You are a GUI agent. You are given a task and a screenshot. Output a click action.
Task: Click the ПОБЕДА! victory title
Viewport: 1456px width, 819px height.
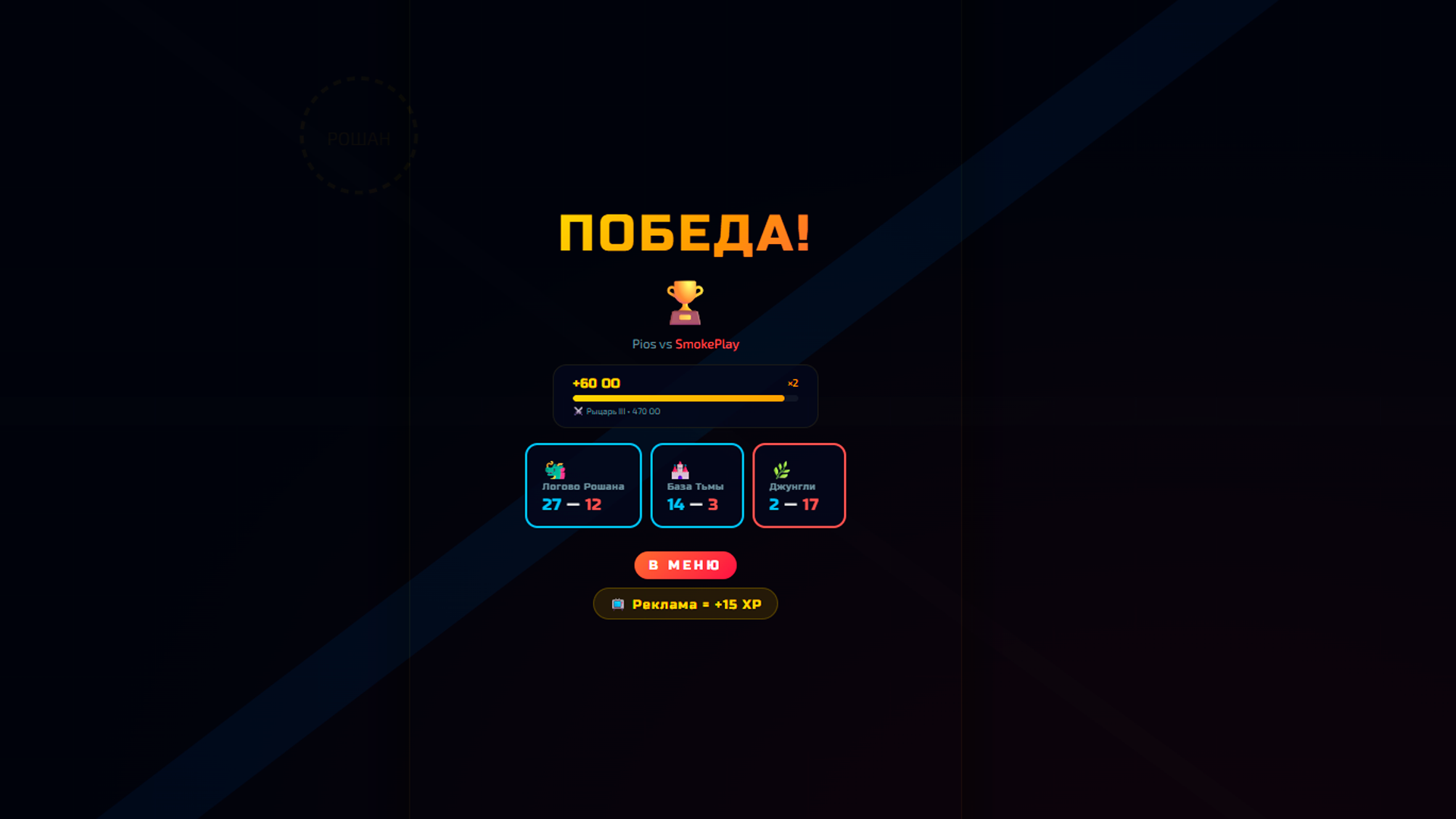(x=685, y=234)
